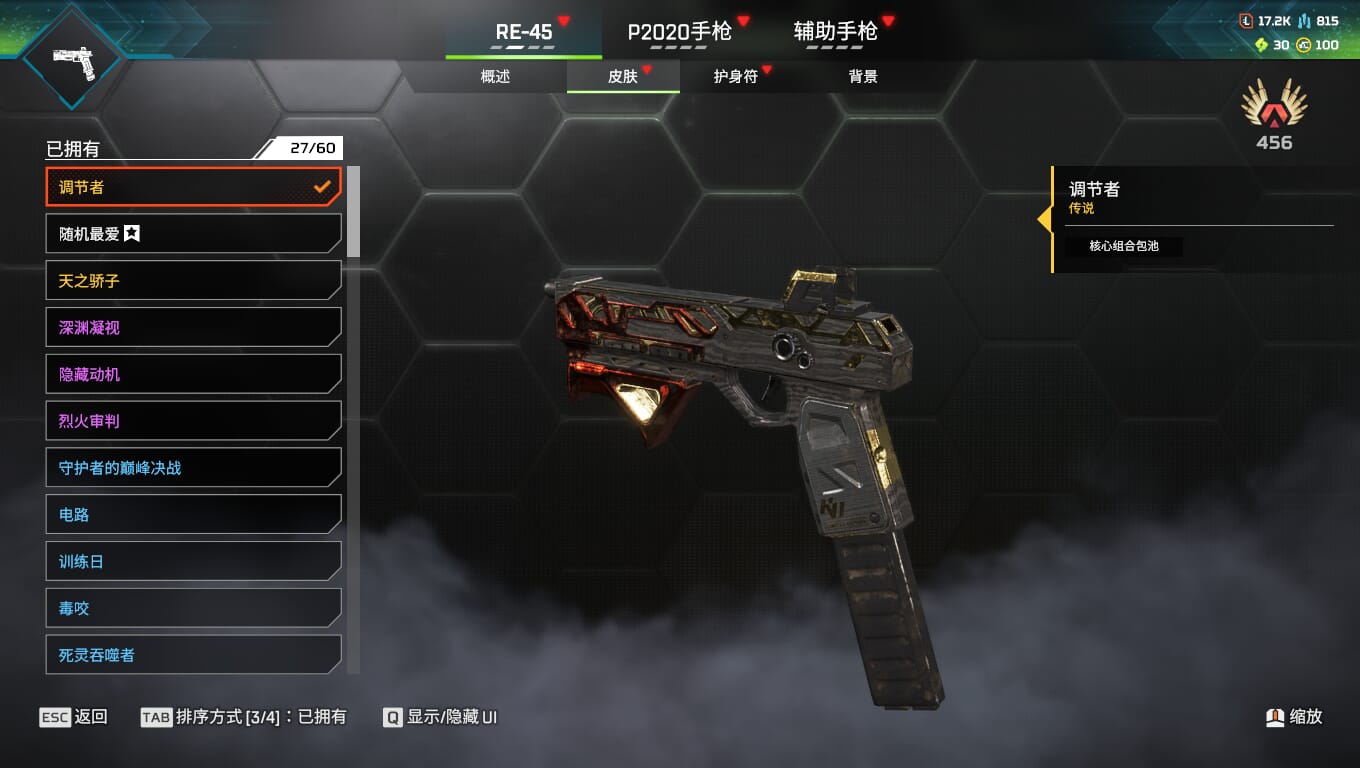
Task: Switch to the 皮肤 sub-tab
Action: pyautogui.click(x=623, y=77)
